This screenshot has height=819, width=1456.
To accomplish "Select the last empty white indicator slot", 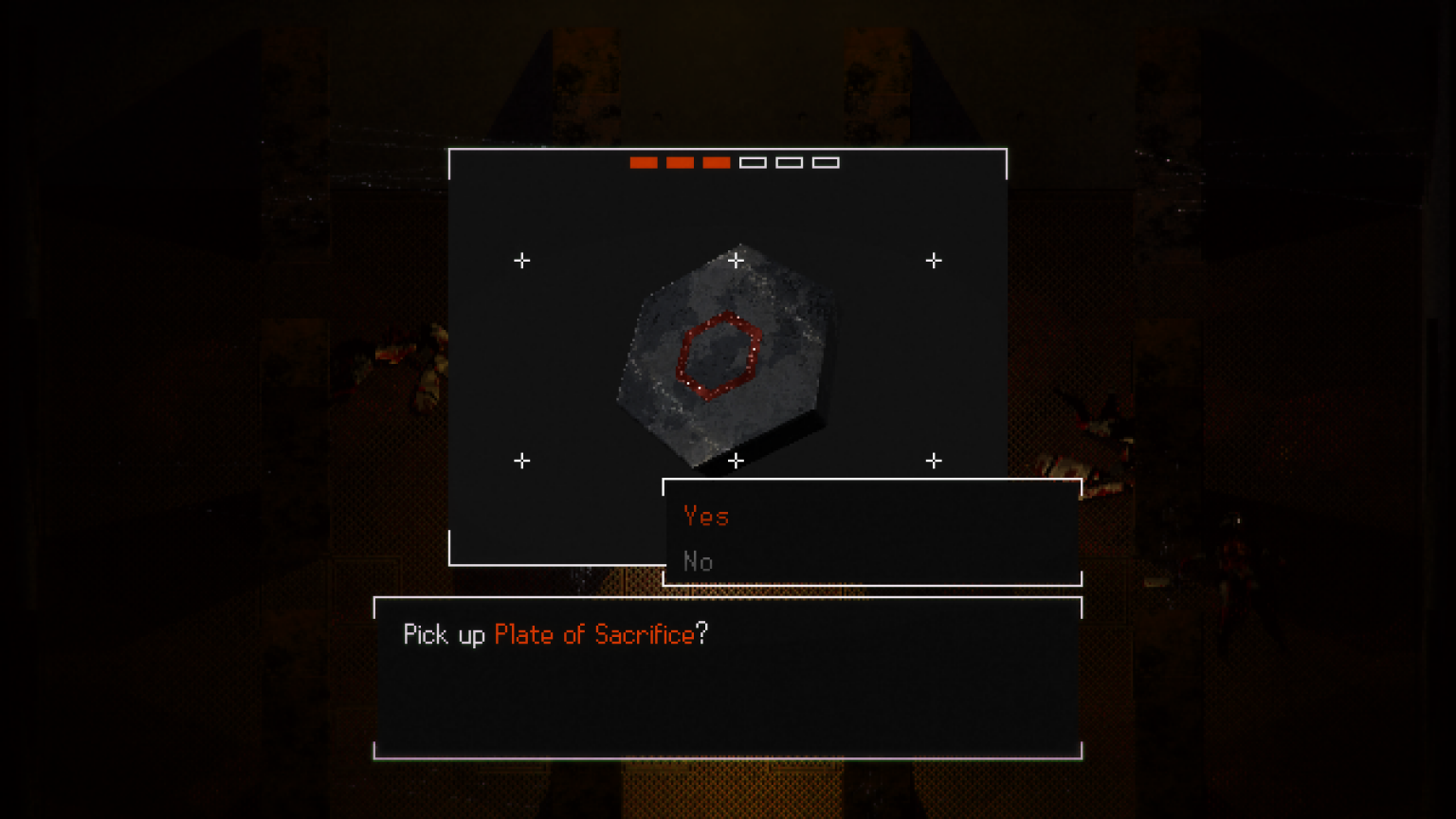I will click(826, 162).
